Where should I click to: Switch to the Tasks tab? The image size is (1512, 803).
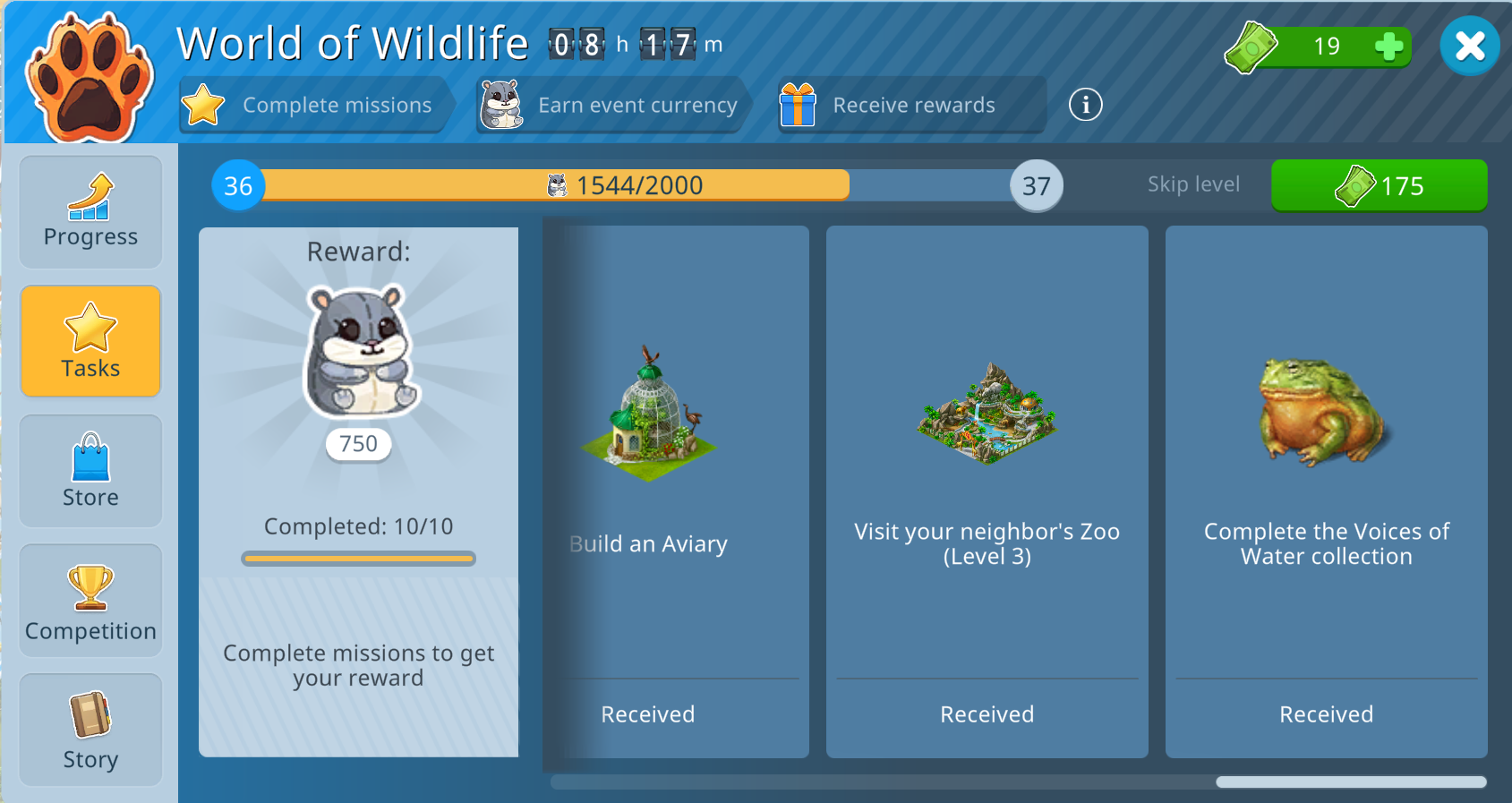pyautogui.click(x=90, y=341)
